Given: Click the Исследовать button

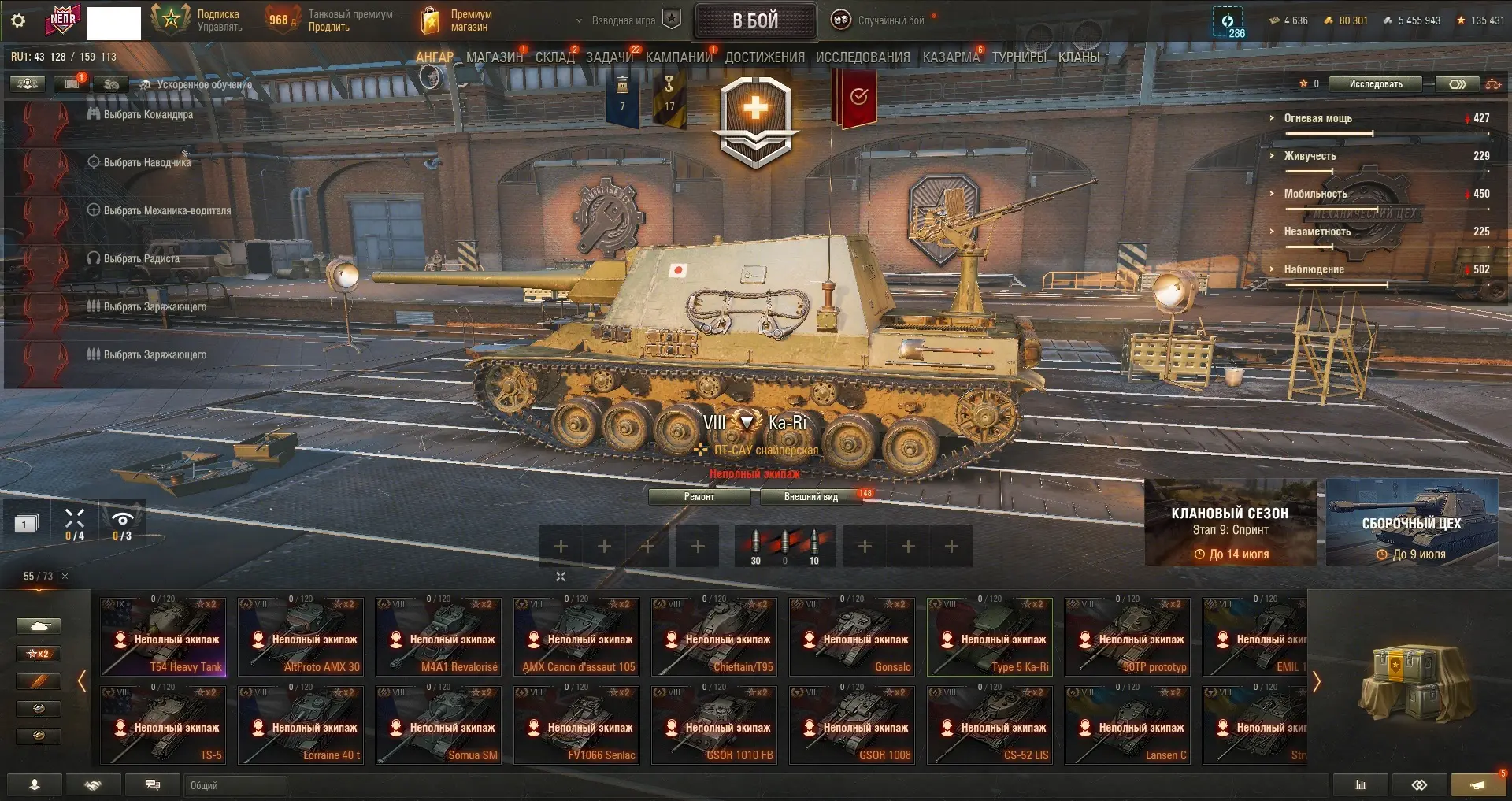Looking at the screenshot, I should click(x=1375, y=84).
